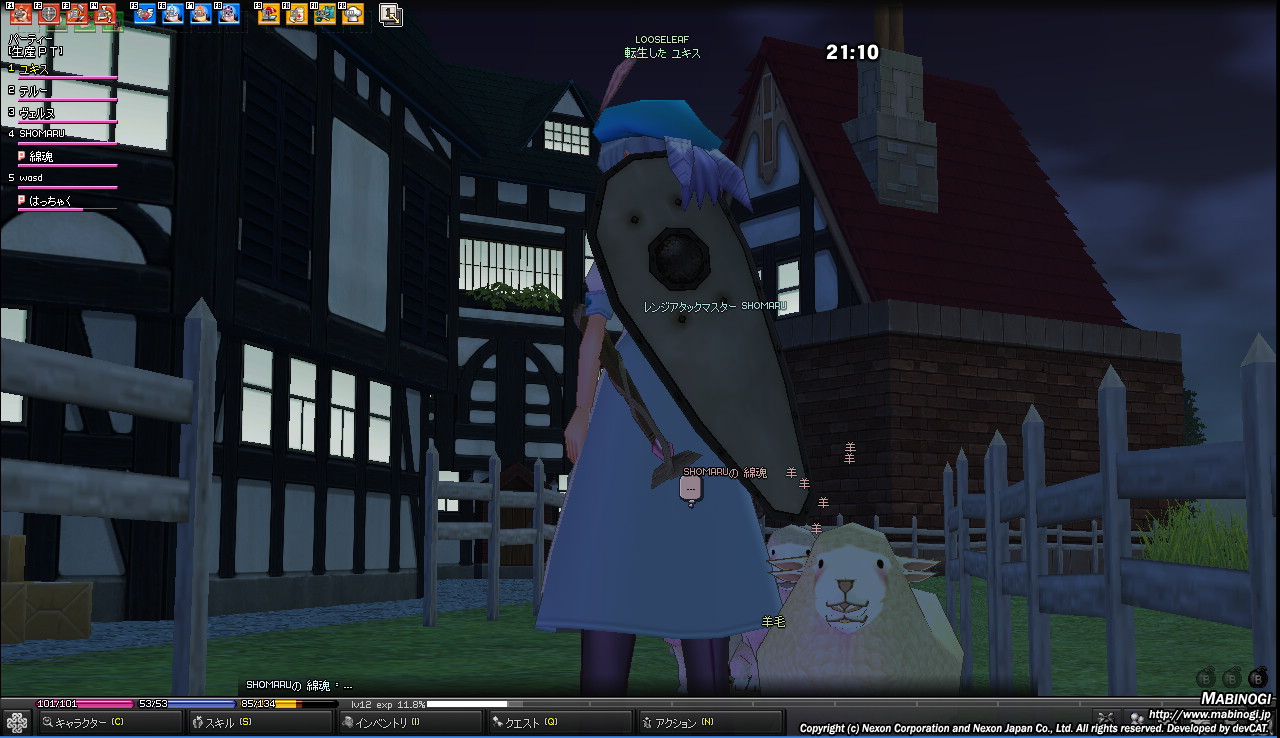Select party member テルー
This screenshot has width=1280, height=738.
coord(34,91)
